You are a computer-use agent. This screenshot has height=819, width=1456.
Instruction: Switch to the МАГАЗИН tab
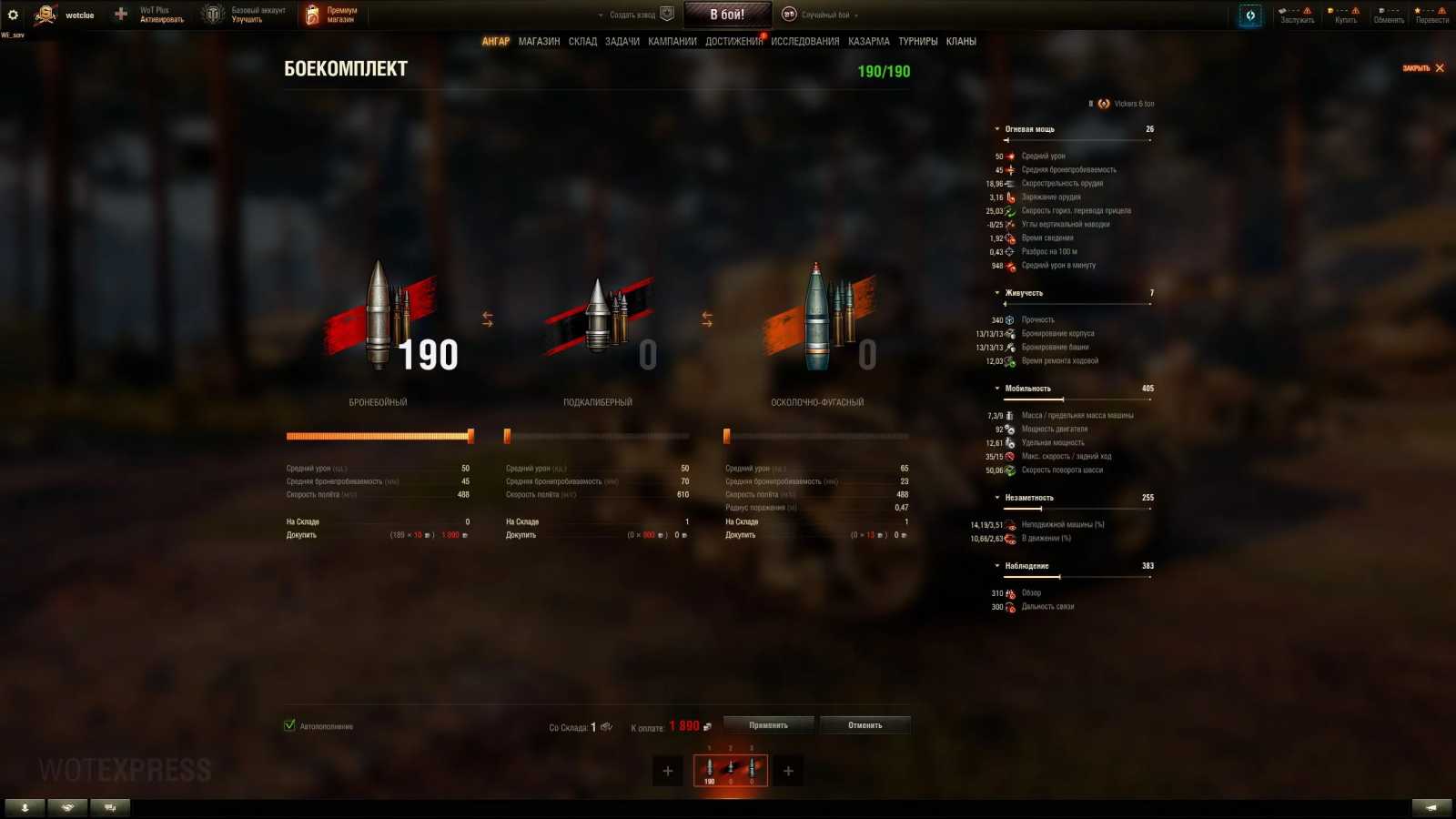(x=541, y=41)
